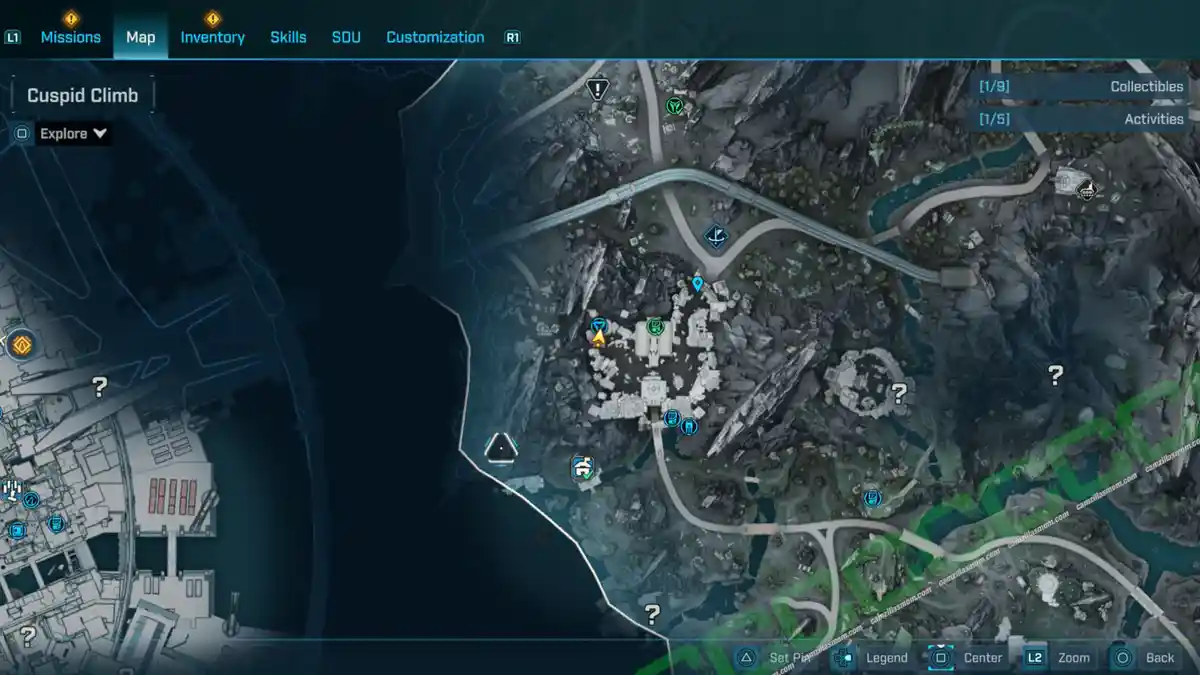The height and width of the screenshot is (675, 1200).
Task: Go to the Skills tab
Action: pyautogui.click(x=288, y=37)
